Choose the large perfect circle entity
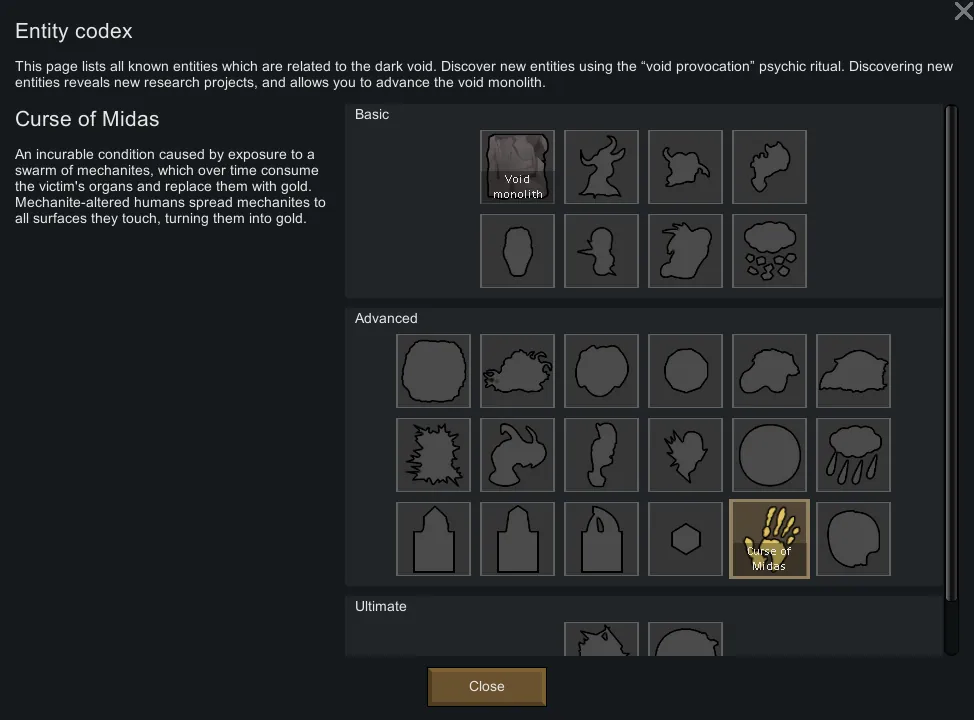974x720 pixels. (x=769, y=455)
